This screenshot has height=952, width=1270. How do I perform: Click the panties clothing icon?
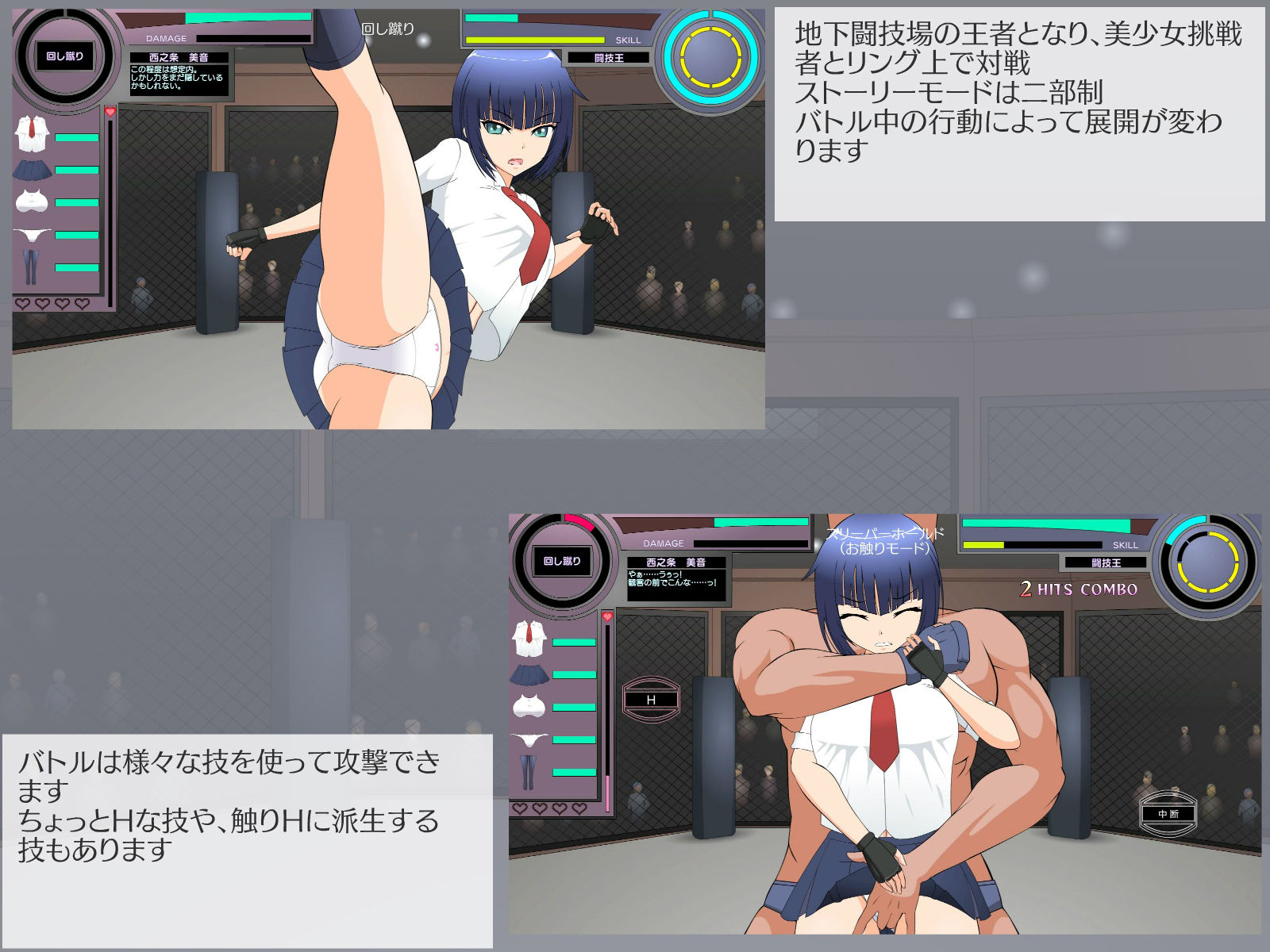point(32,235)
